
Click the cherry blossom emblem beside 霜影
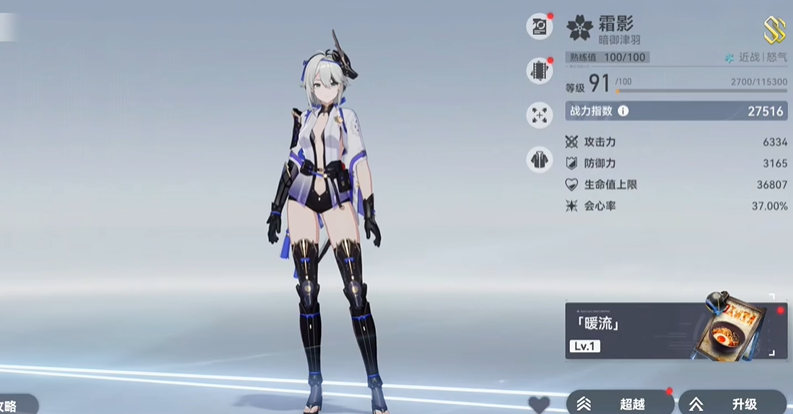point(580,27)
